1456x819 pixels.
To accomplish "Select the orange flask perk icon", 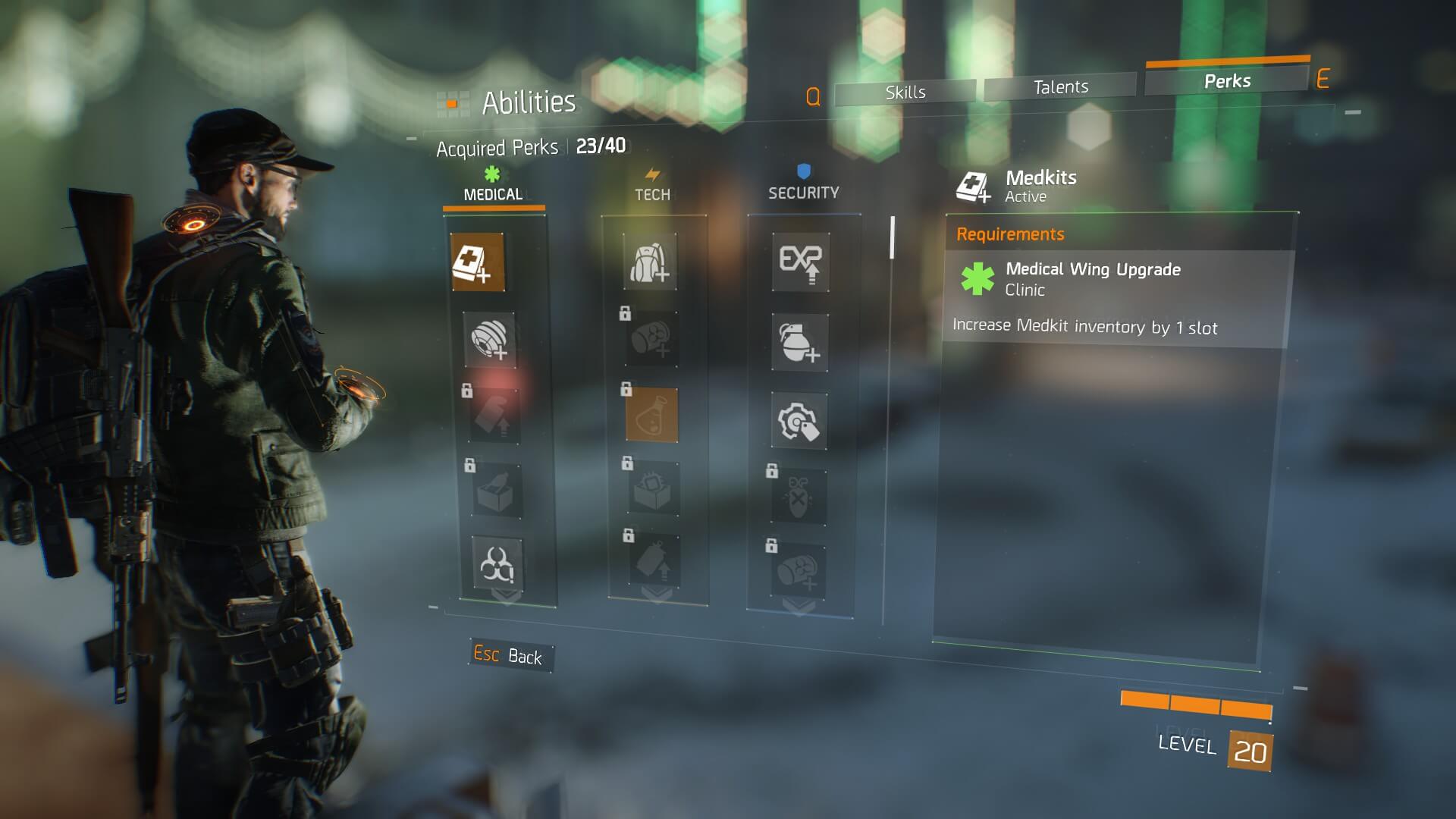I will coord(651,416).
